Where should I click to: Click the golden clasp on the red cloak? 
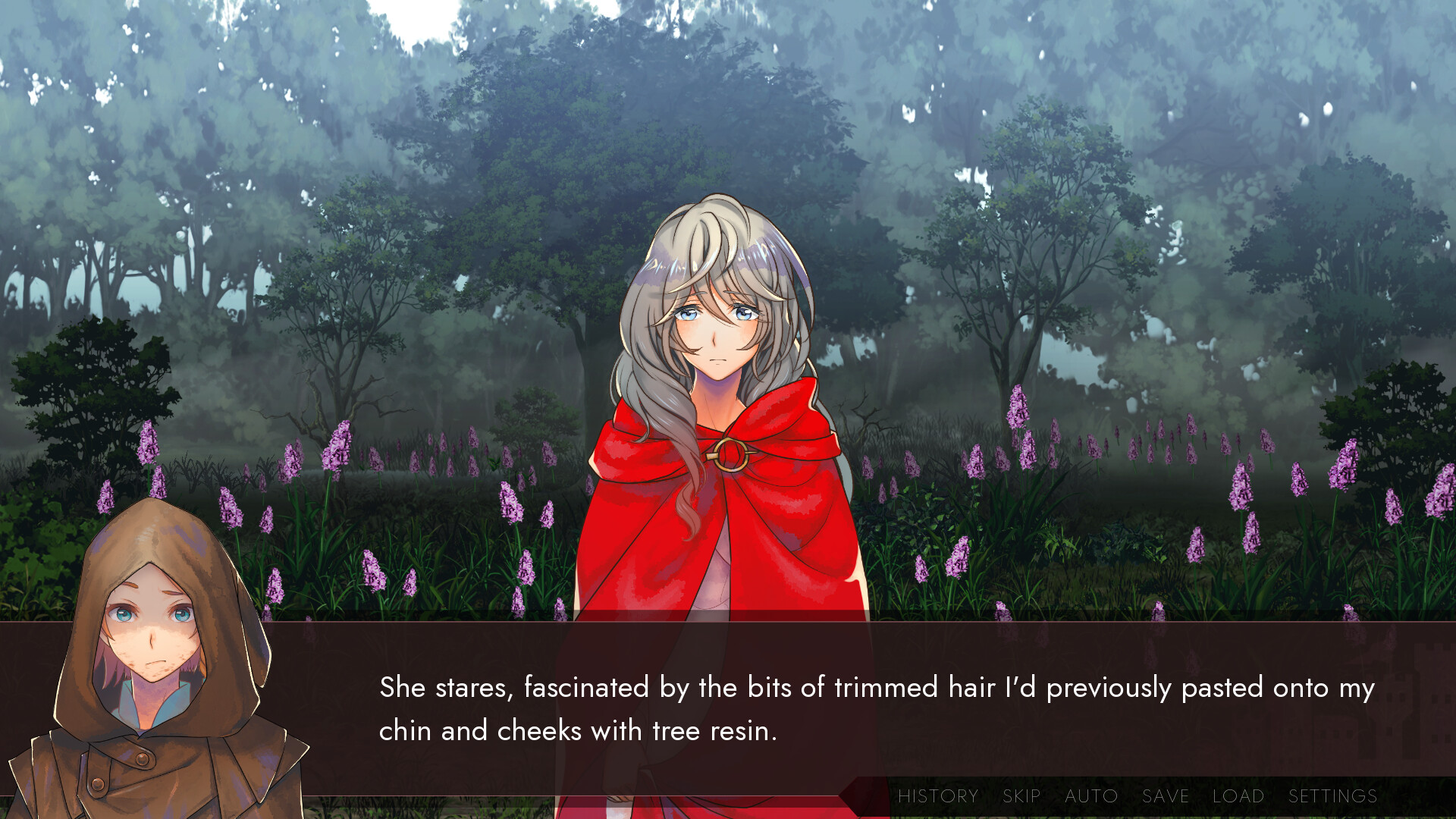click(x=734, y=455)
